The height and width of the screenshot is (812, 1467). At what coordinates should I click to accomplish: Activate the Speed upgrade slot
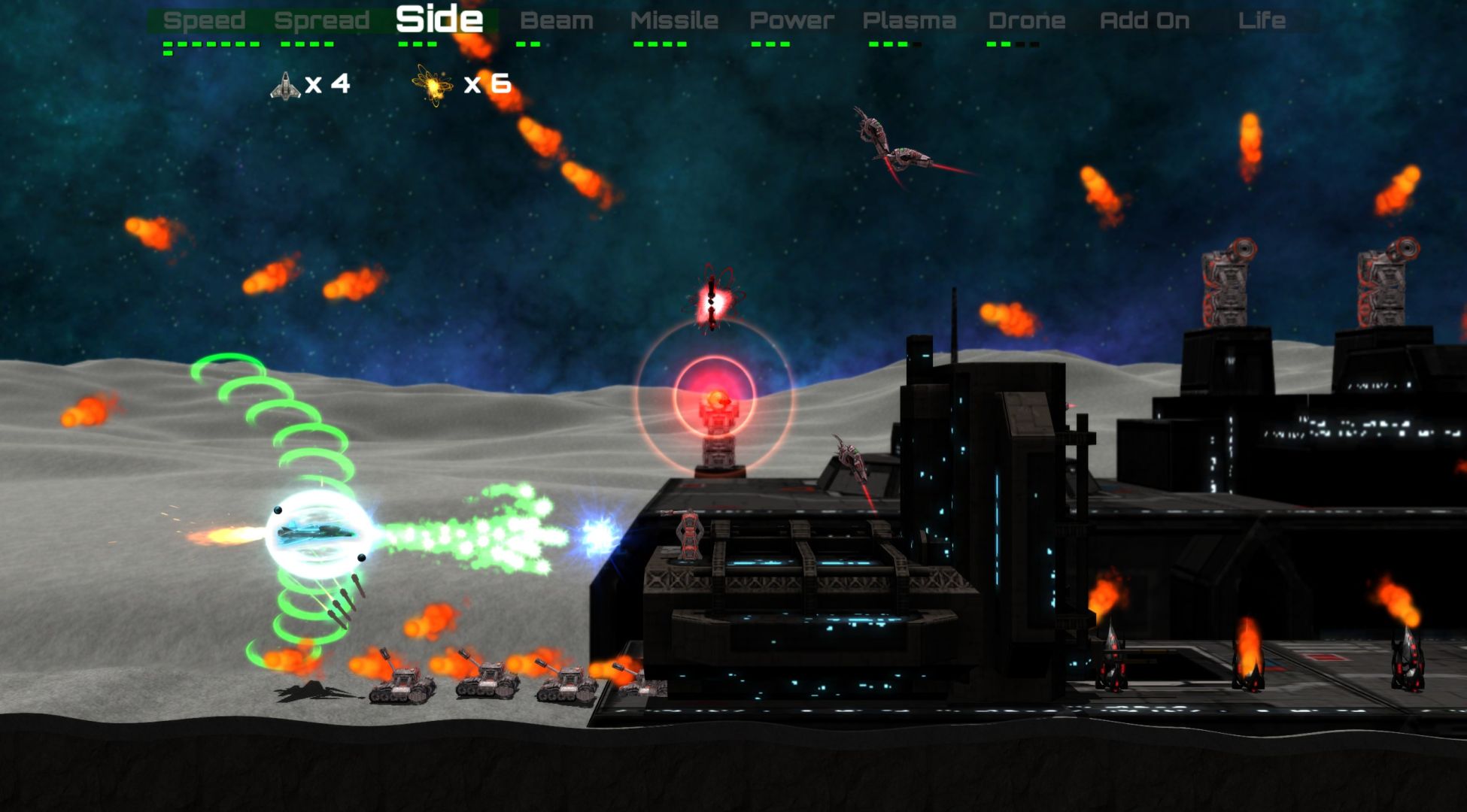205,20
